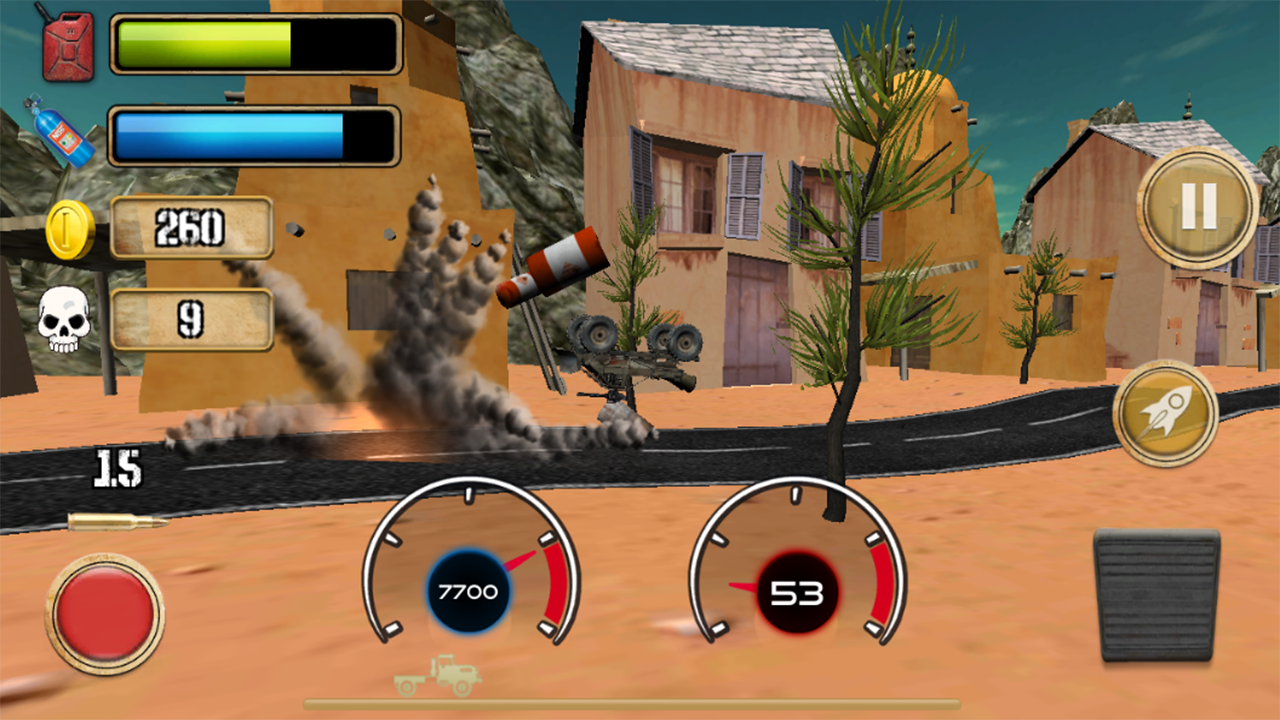Image resolution: width=1280 pixels, height=720 pixels.
Task: Click the blue health bar
Action: [x=230, y=135]
